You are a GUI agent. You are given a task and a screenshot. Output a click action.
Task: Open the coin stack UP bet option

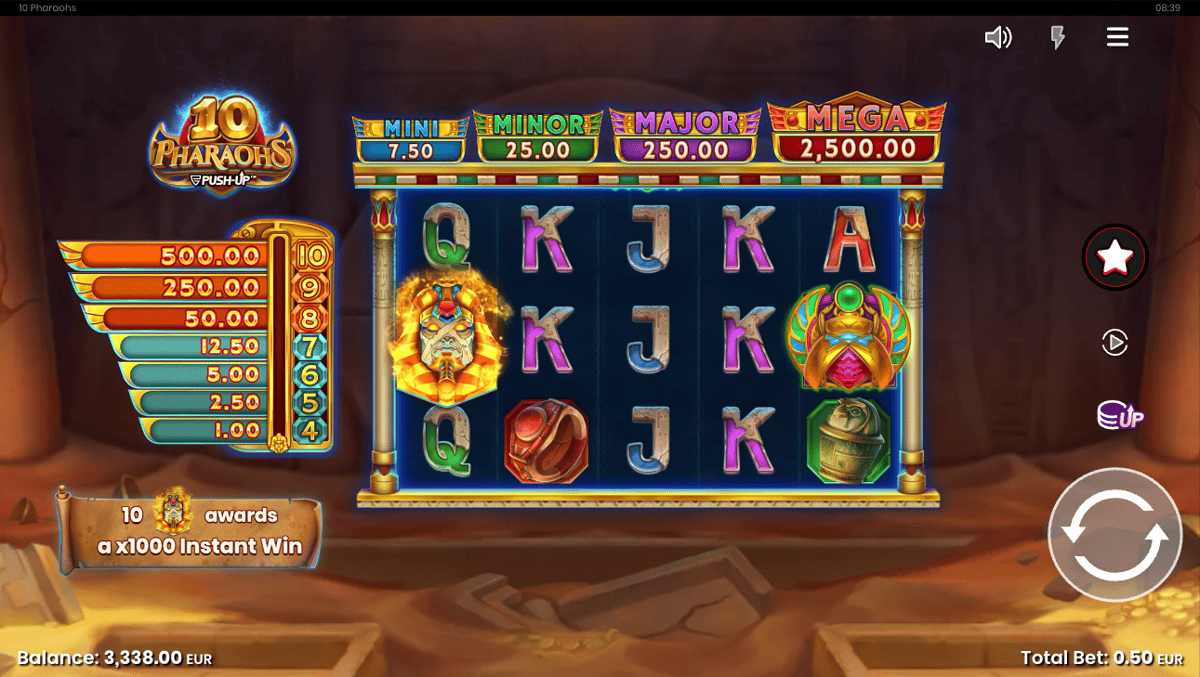(x=1119, y=415)
